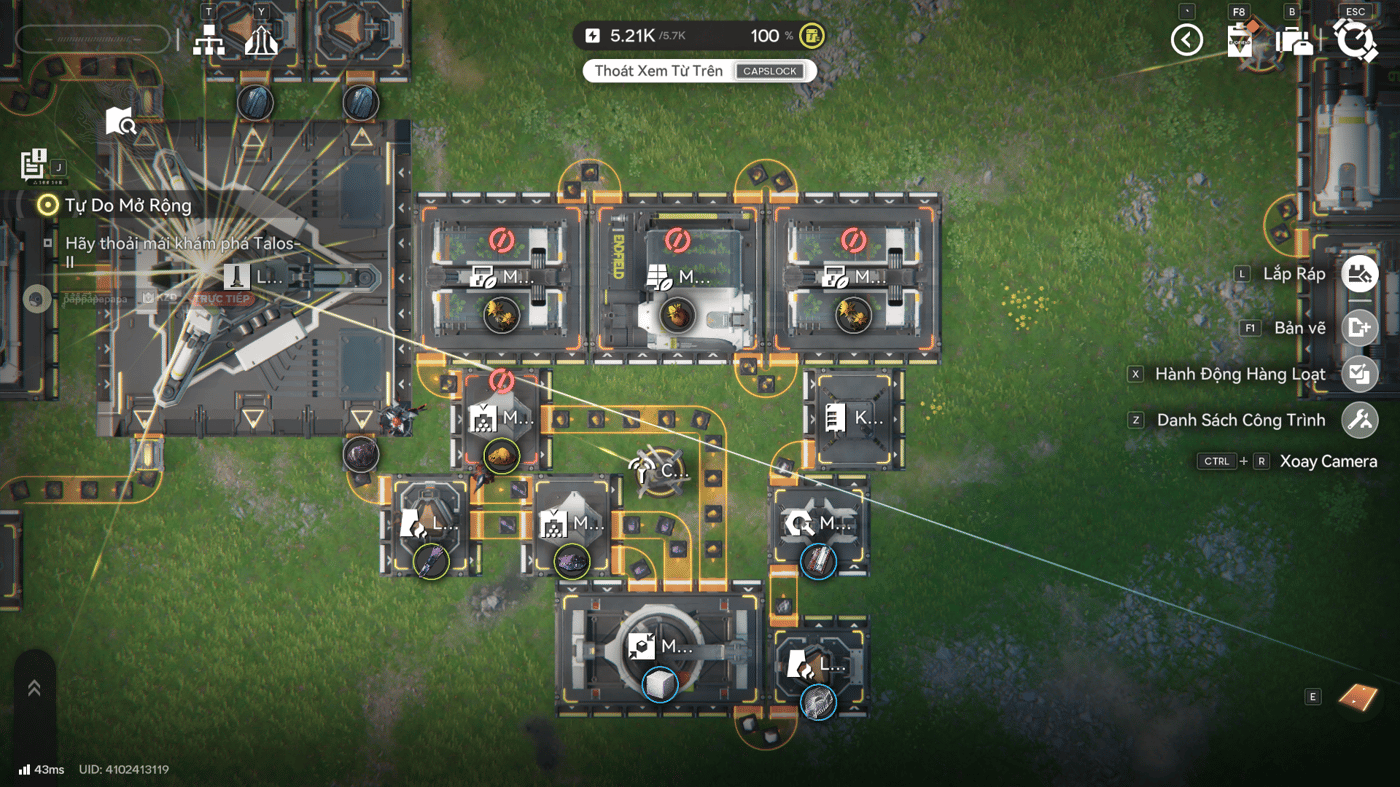Open the mission log icon with exclamation
This screenshot has height=787, width=1400.
tap(33, 164)
